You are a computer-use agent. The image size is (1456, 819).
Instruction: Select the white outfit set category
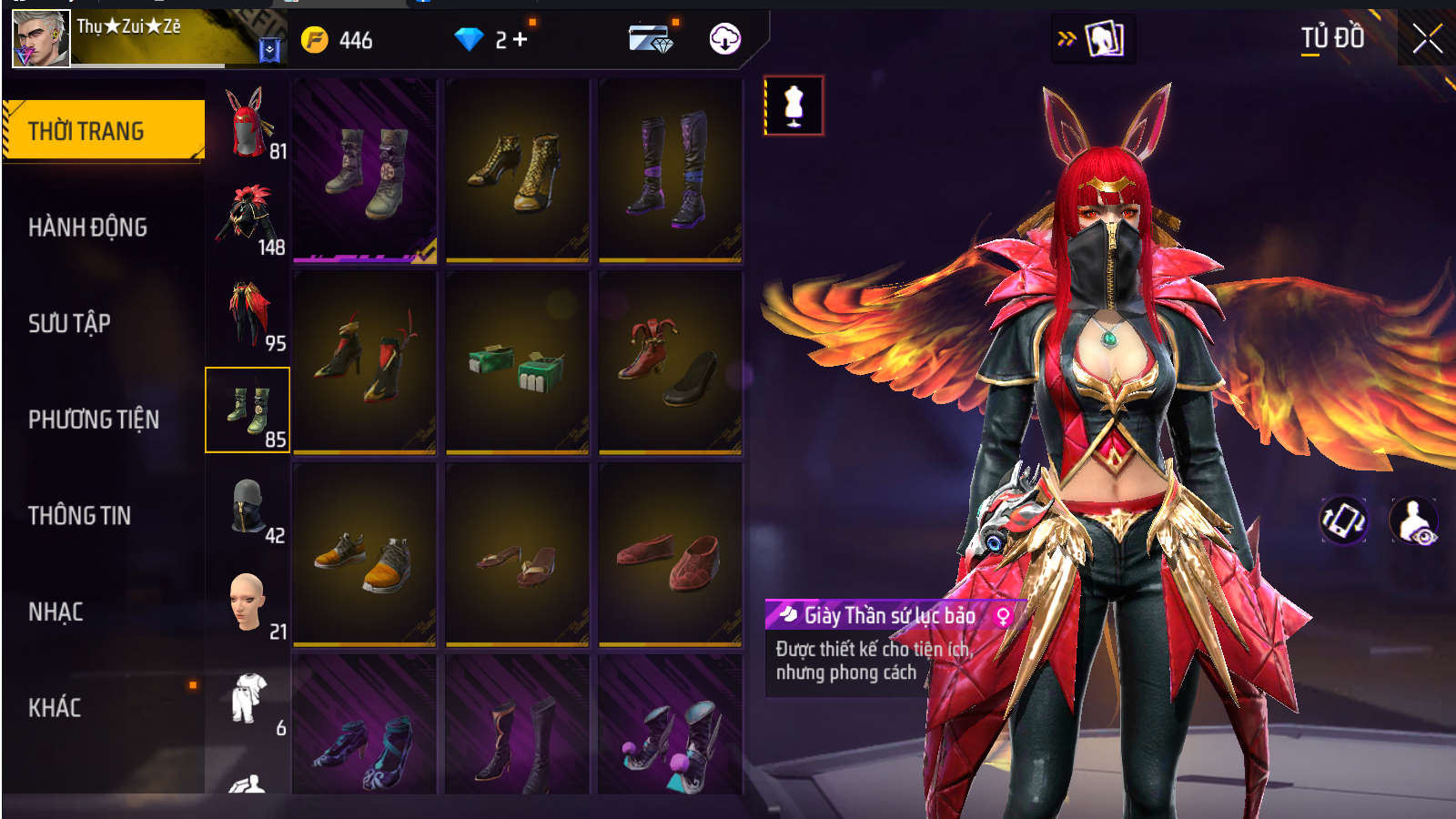pyautogui.click(x=248, y=701)
